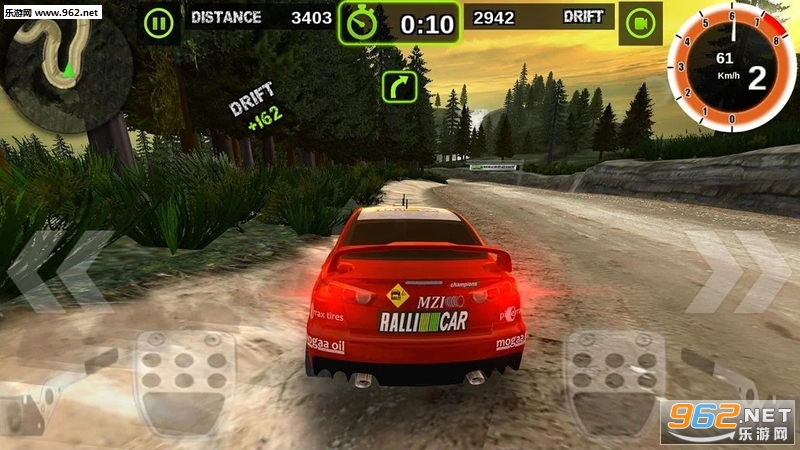The width and height of the screenshot is (800, 450).
Task: Tap the track minimap
Action: [60, 60]
